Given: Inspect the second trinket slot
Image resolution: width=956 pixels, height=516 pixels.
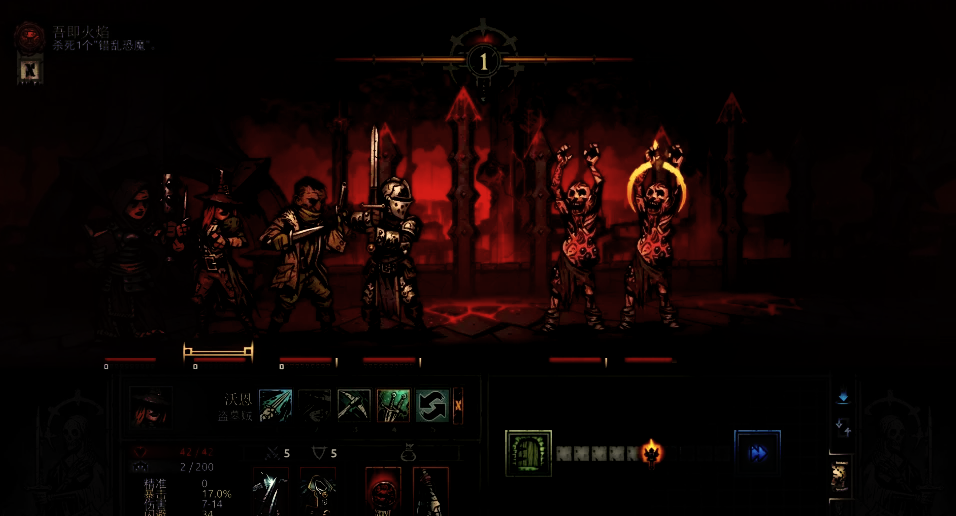Looking at the screenshot, I should [x=431, y=492].
